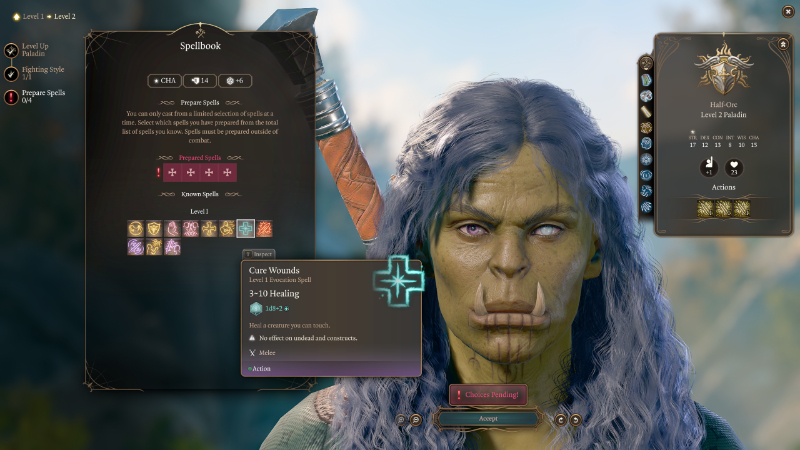Select the highlighted Cure Wounds spell
Image resolution: width=800 pixels, height=450 pixels.
[x=246, y=228]
